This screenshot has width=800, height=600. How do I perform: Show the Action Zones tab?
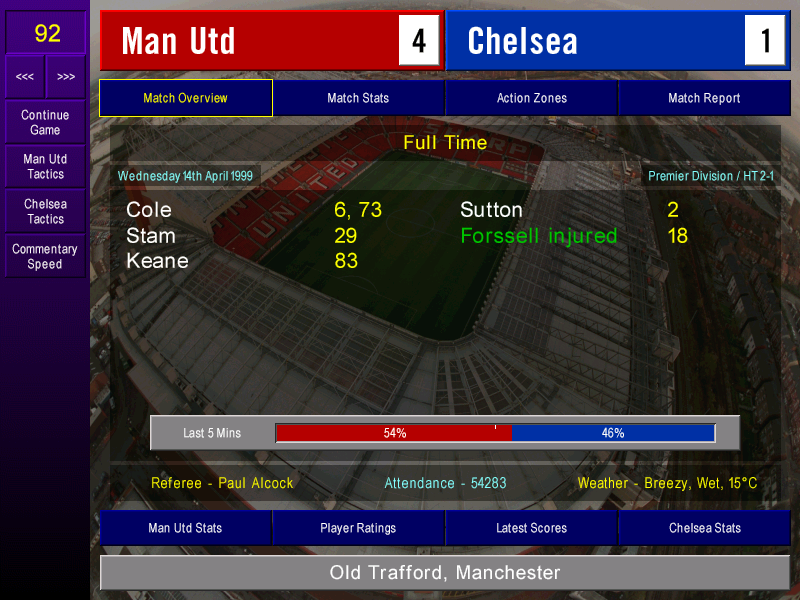[531, 98]
